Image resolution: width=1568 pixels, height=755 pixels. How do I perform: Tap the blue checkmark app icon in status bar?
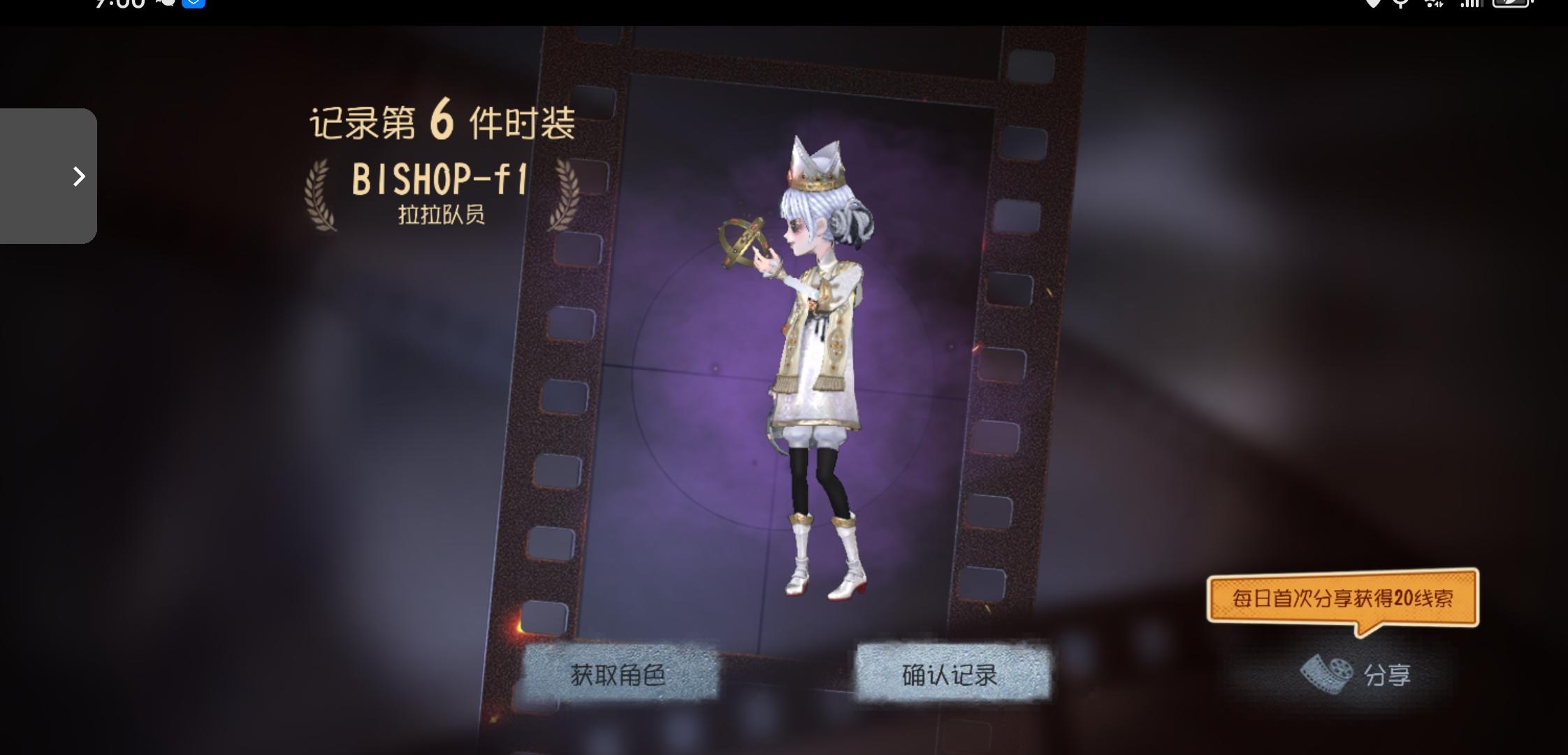pyautogui.click(x=194, y=3)
